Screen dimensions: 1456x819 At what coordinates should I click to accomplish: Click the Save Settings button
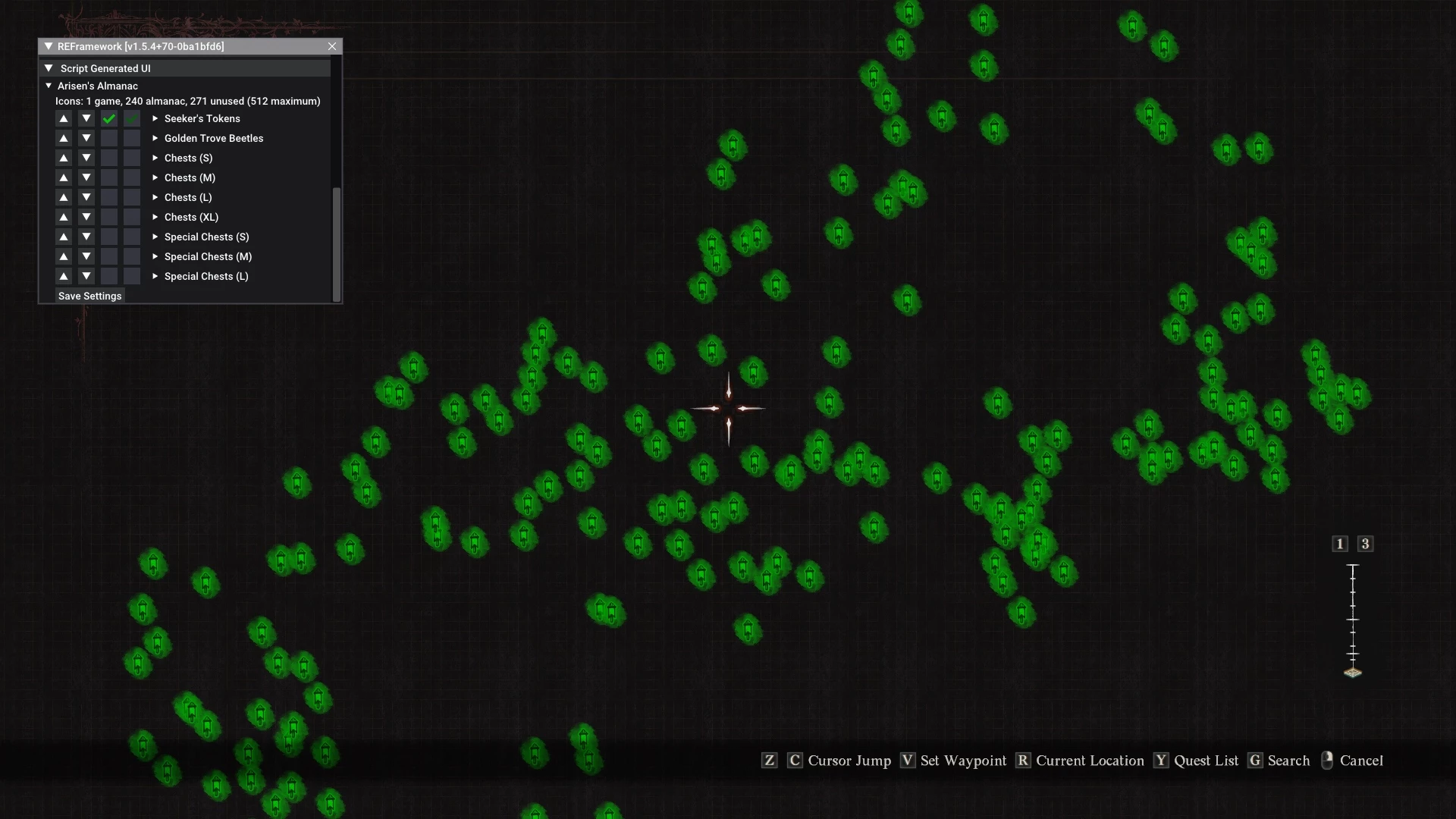coord(89,296)
